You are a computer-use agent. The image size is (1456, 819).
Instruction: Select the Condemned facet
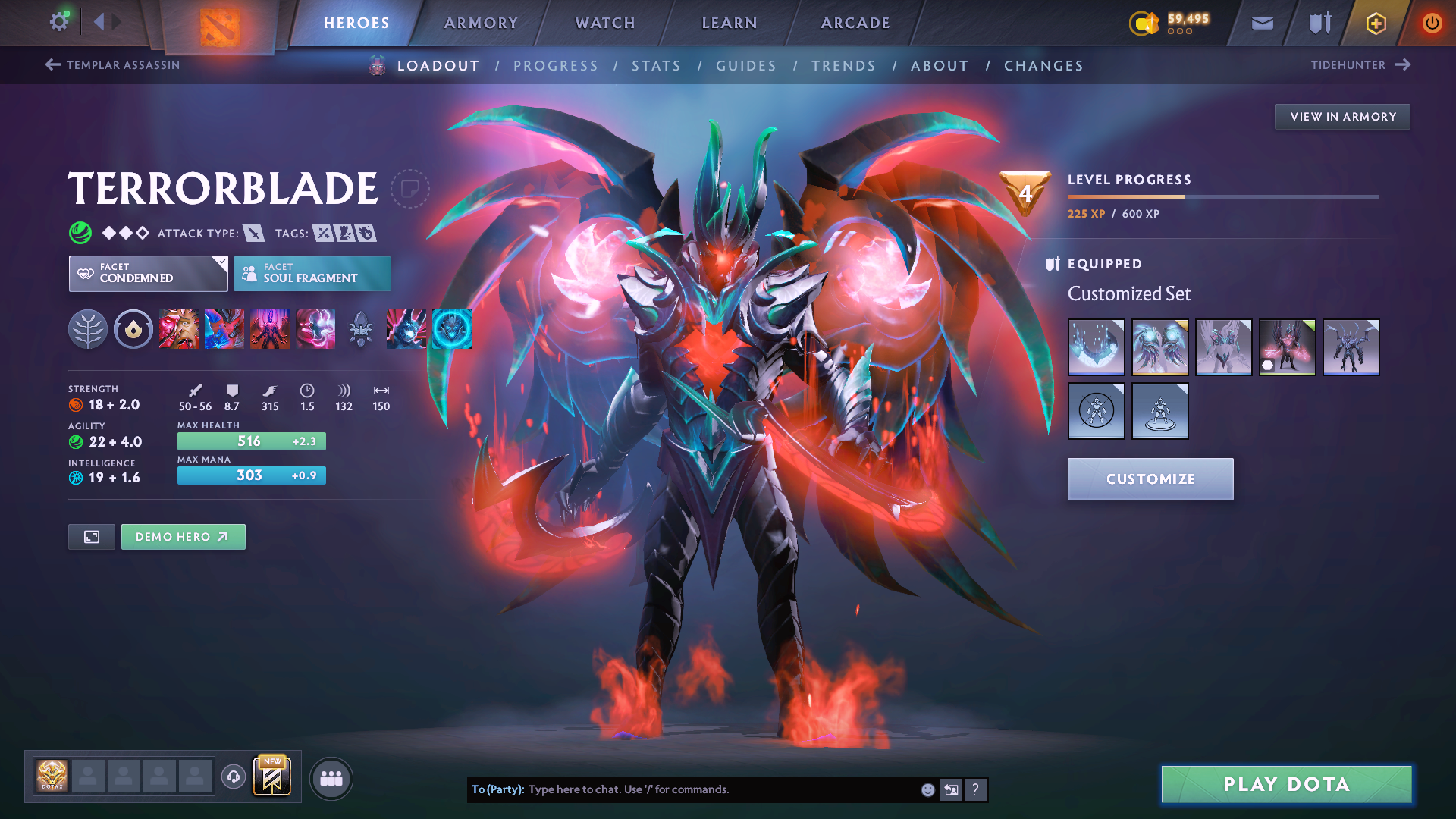pos(148,274)
